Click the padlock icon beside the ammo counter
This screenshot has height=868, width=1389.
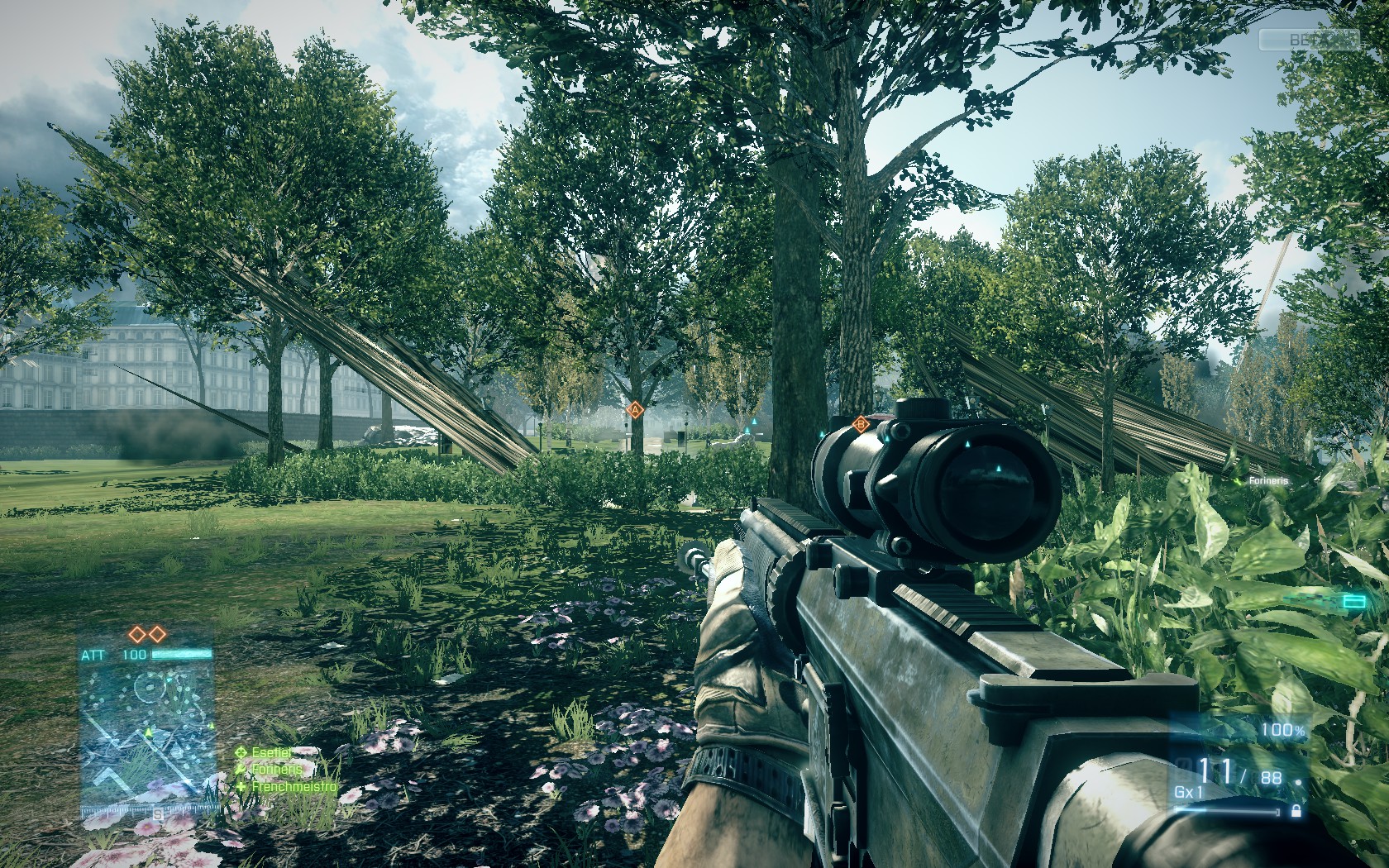(1296, 811)
